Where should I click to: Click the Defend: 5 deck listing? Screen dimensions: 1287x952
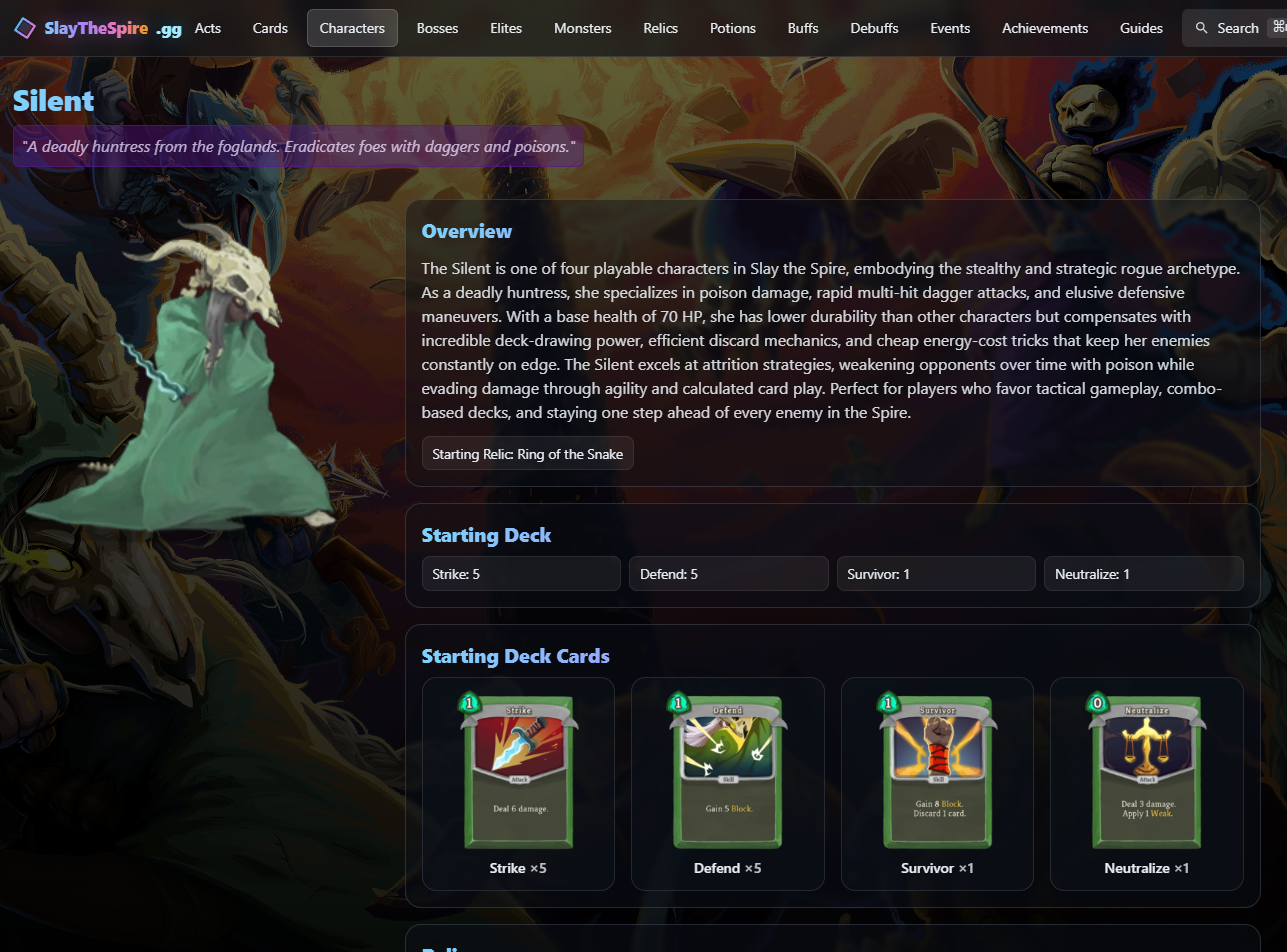(x=728, y=573)
